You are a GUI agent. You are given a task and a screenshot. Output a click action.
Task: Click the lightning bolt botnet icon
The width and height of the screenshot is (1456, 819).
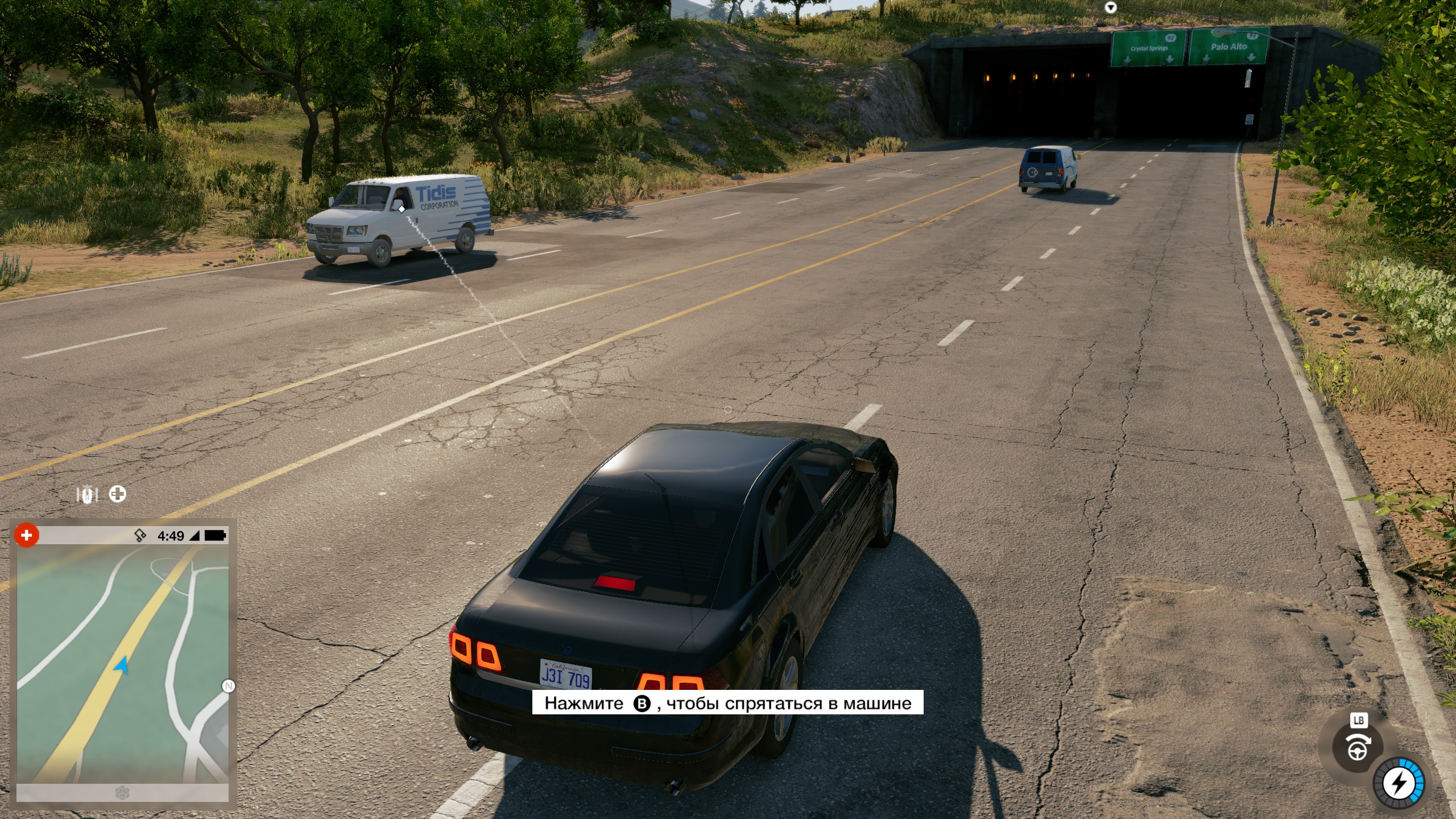[x=1399, y=783]
